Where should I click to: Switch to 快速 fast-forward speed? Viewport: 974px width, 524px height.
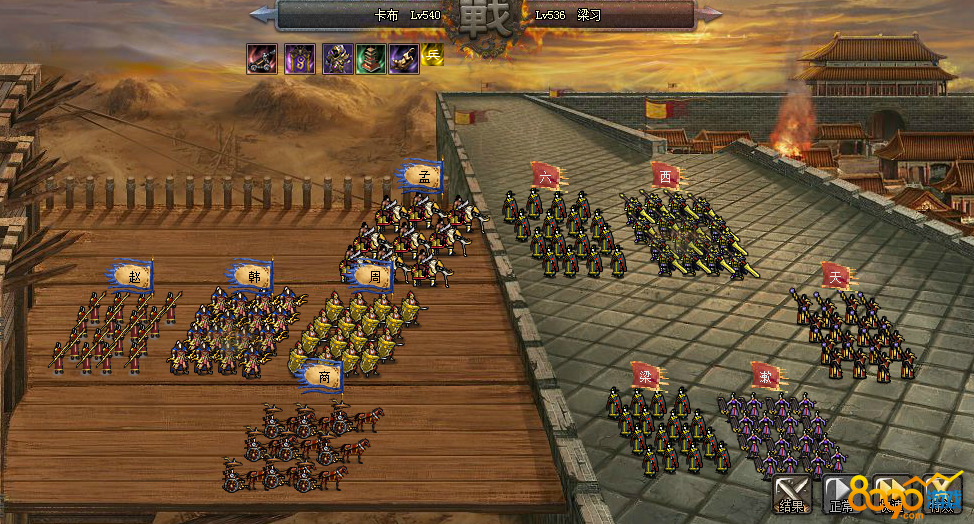(891, 493)
